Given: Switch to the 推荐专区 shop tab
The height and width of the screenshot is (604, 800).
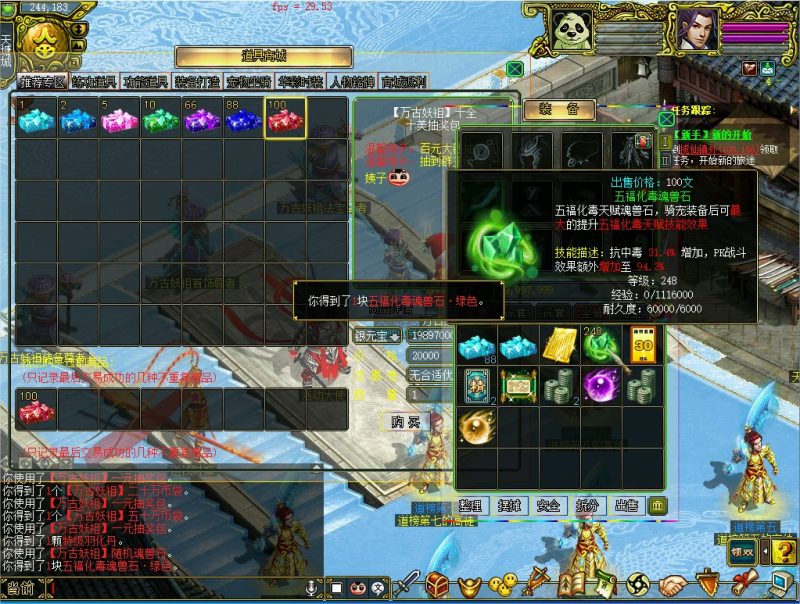Looking at the screenshot, I should 42,82.
